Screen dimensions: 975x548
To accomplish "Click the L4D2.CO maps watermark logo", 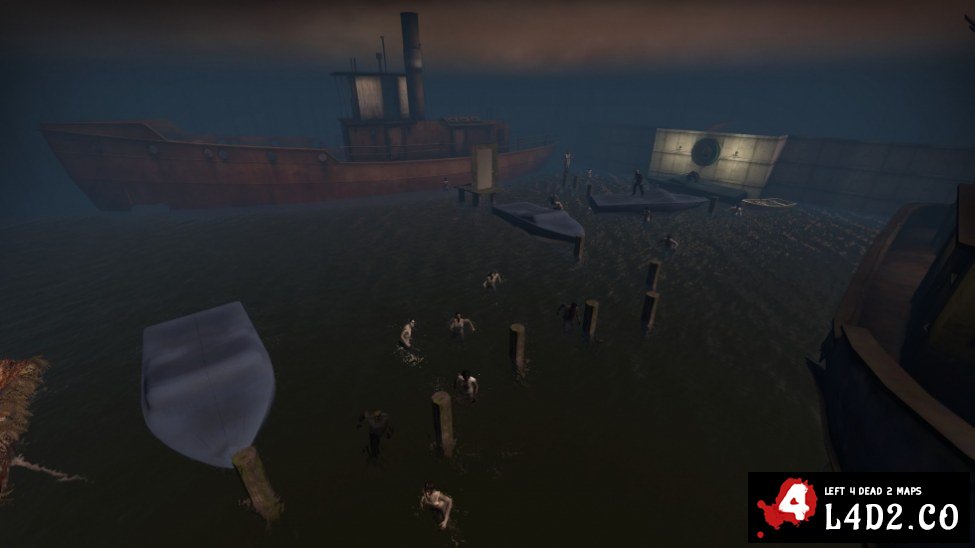I will 859,507.
